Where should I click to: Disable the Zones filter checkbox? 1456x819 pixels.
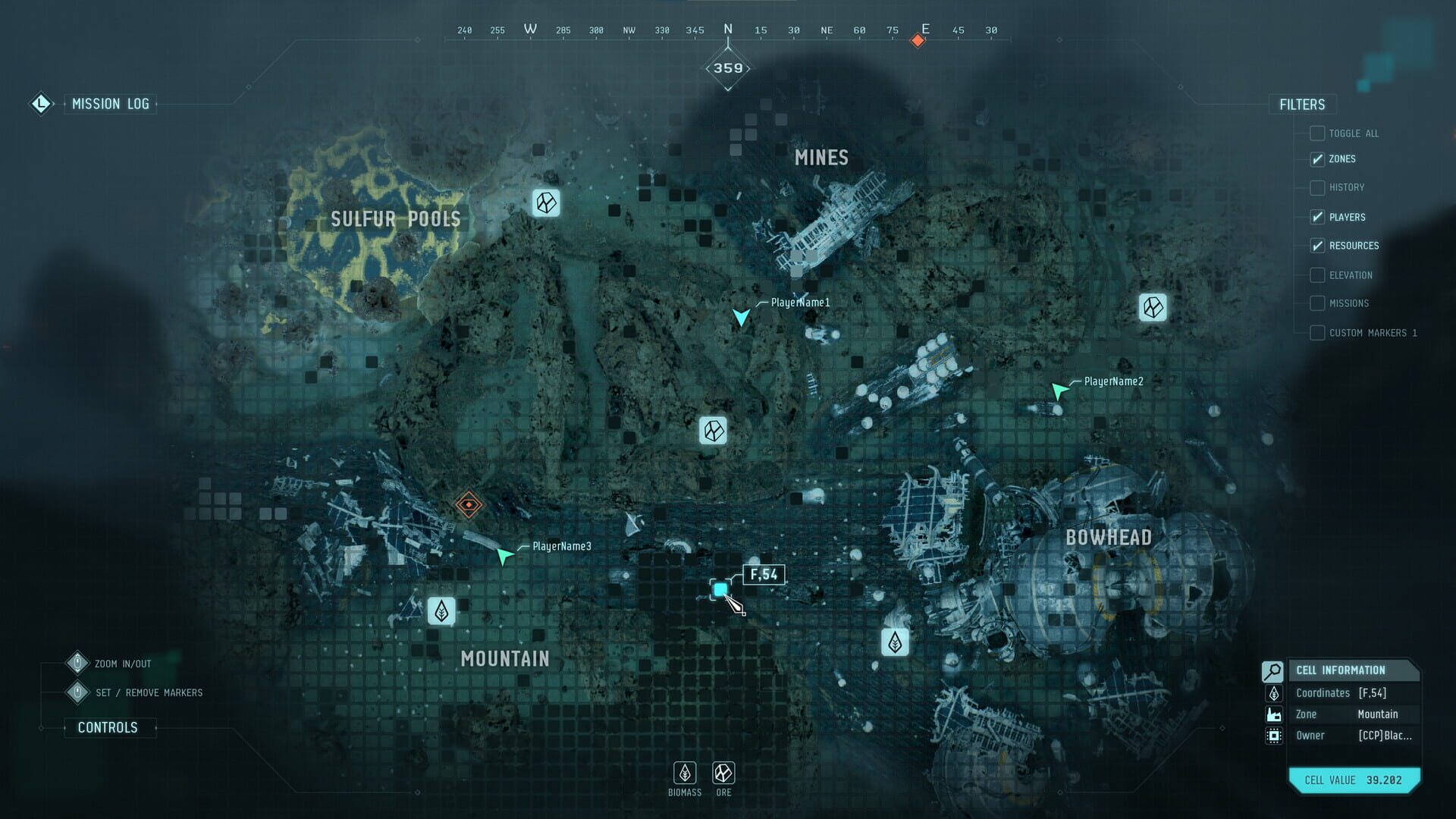tap(1316, 158)
